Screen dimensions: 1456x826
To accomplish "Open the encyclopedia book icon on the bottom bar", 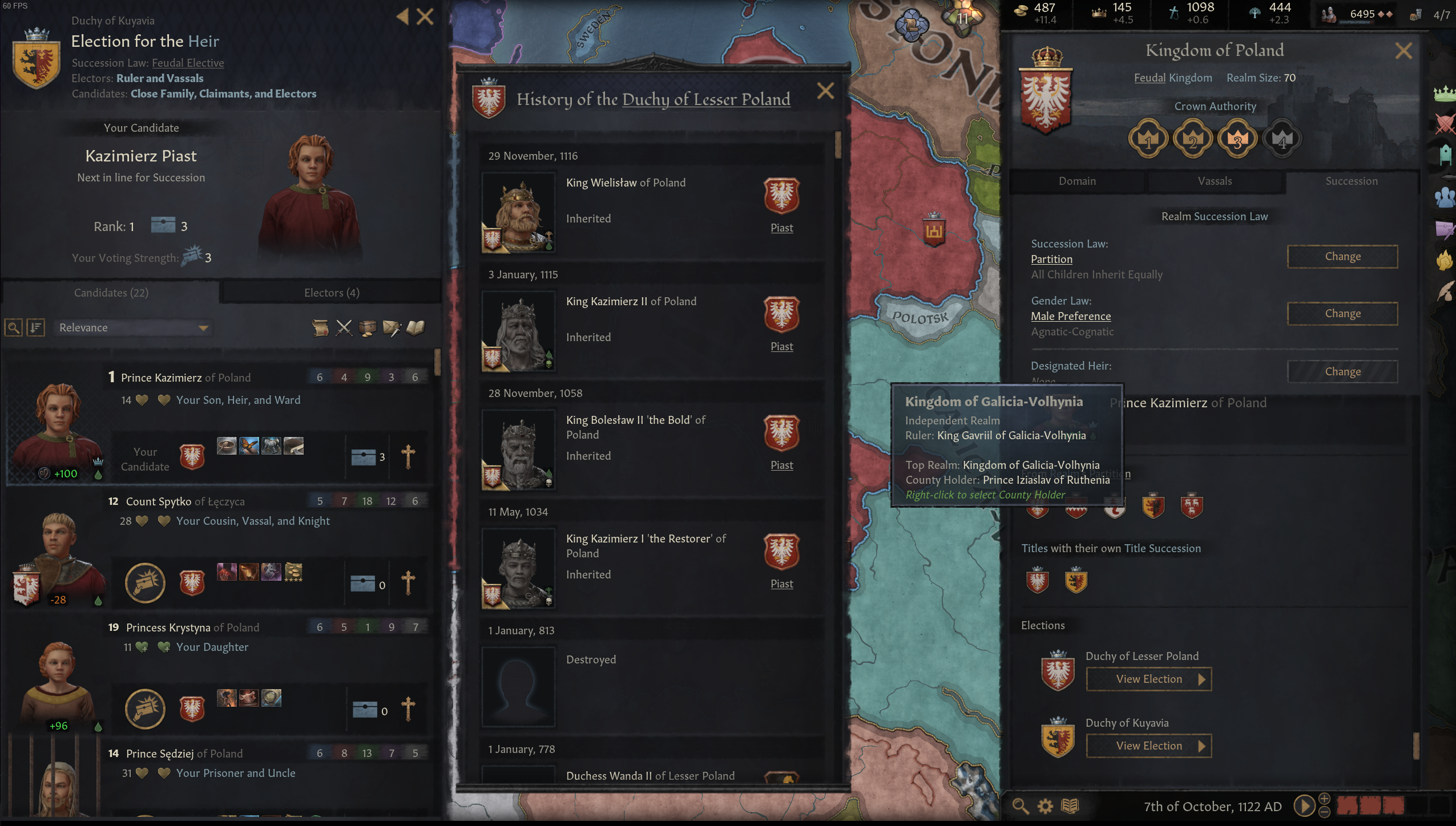I will point(1069,806).
